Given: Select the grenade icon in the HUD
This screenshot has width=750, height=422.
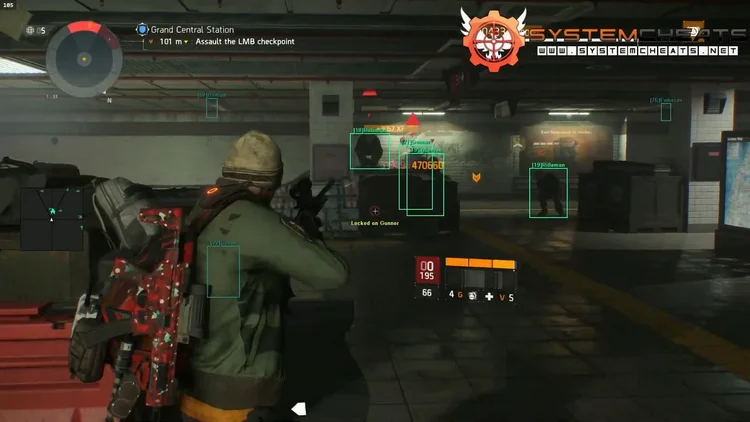Looking at the screenshot, I should (x=471, y=297).
